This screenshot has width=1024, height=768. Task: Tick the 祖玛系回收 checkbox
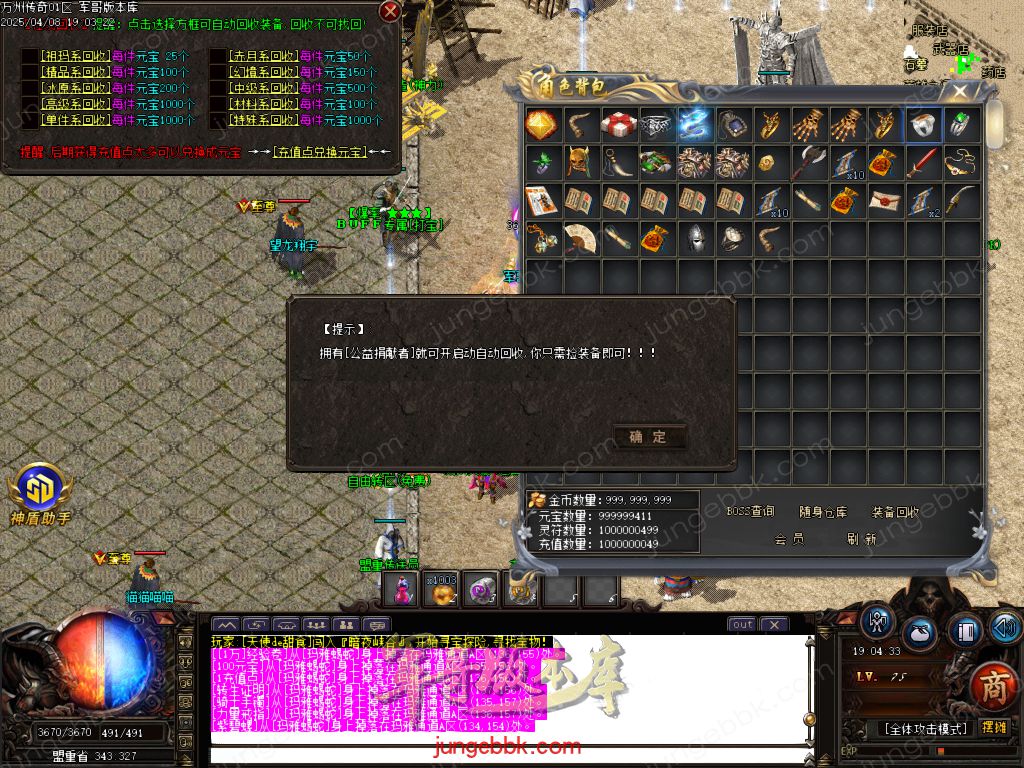(30, 56)
